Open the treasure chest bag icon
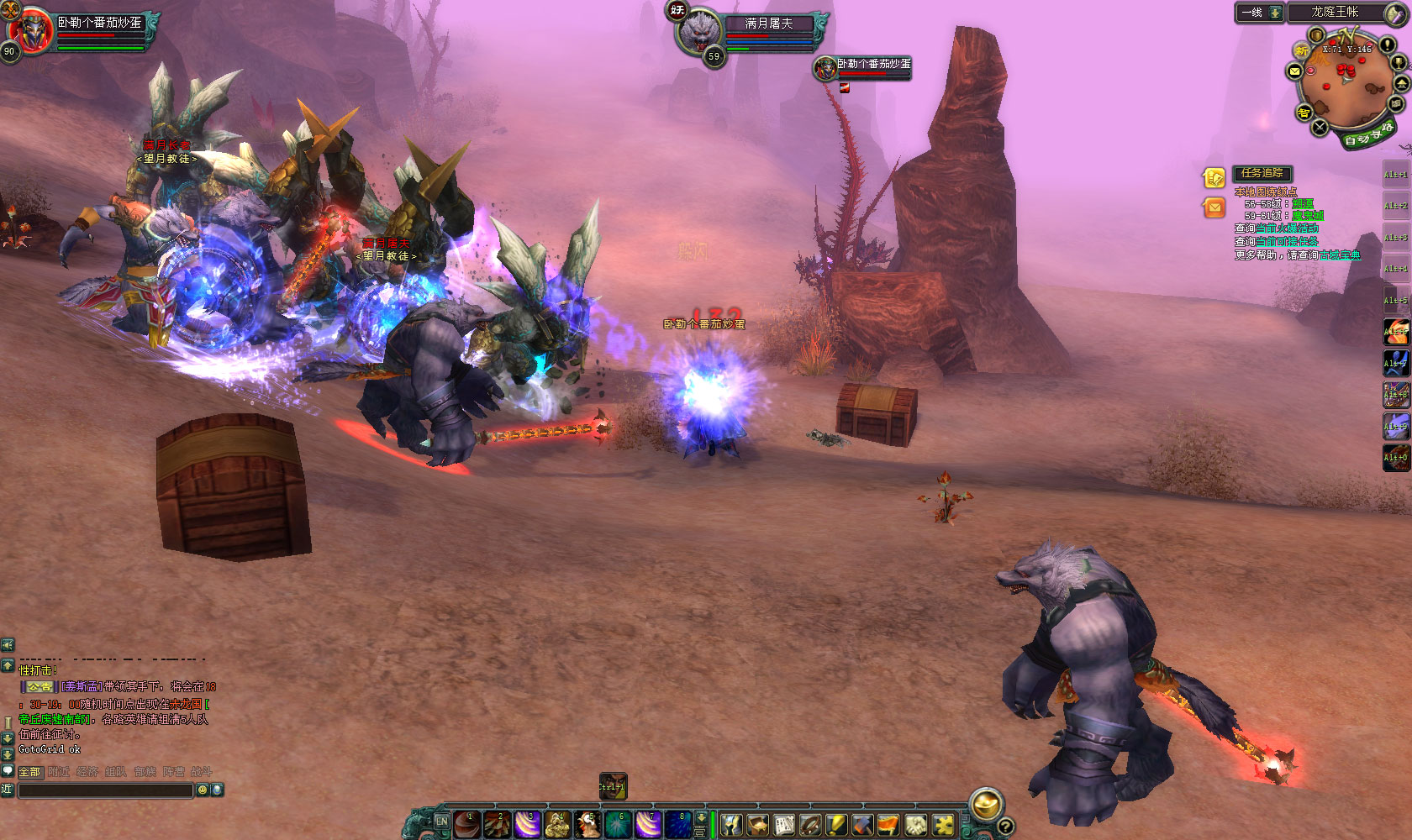 [x=757, y=826]
